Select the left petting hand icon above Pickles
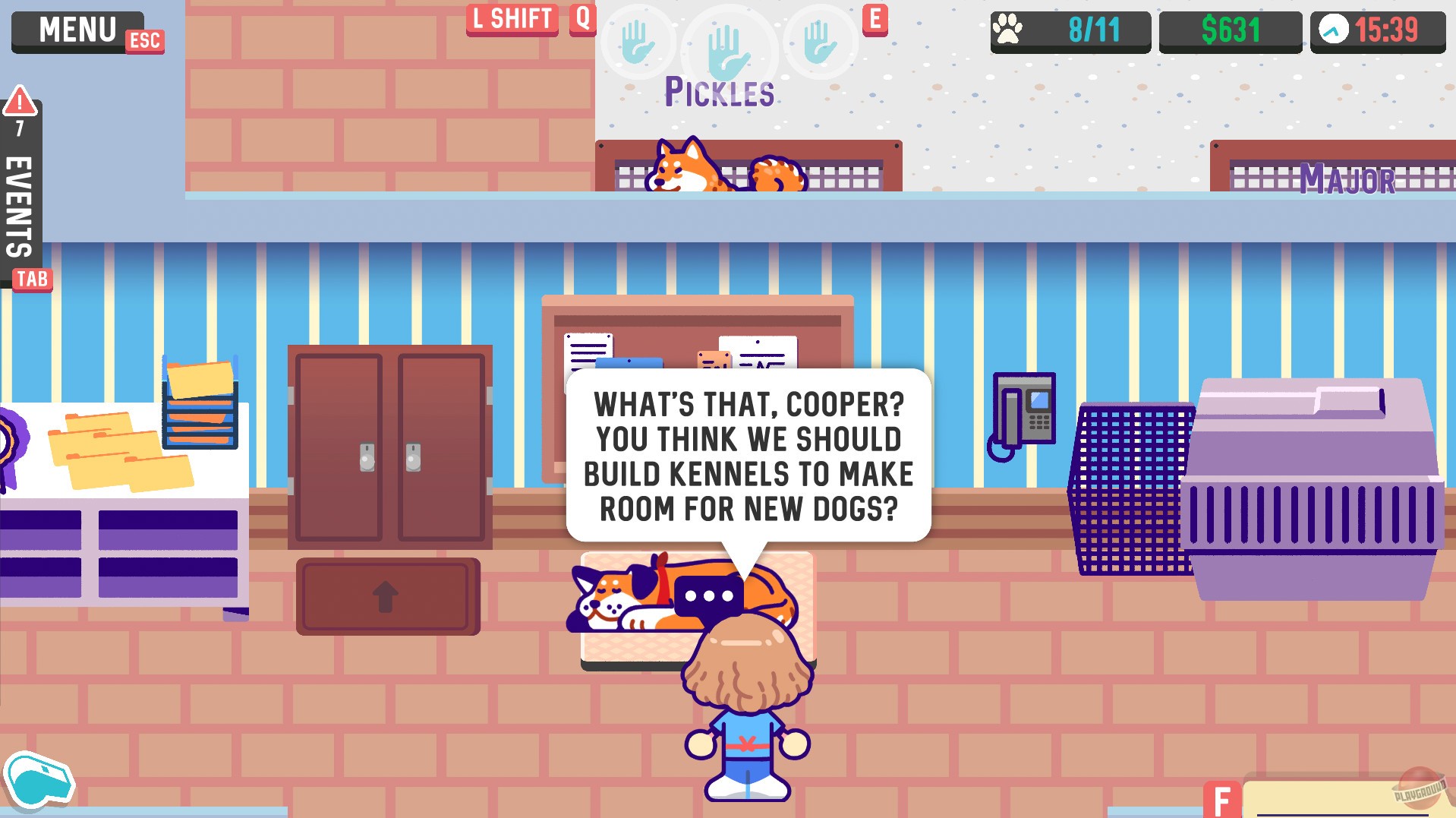The image size is (1456, 818). [638, 42]
